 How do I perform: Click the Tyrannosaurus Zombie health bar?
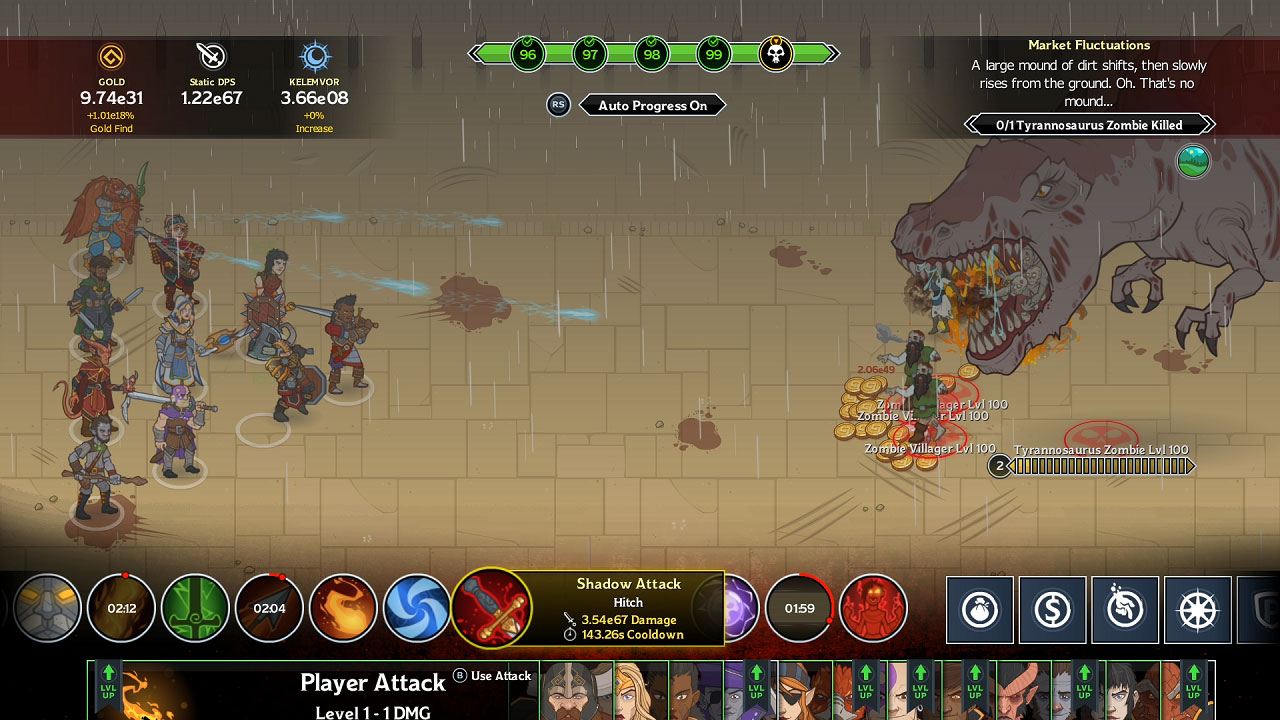tap(1100, 466)
